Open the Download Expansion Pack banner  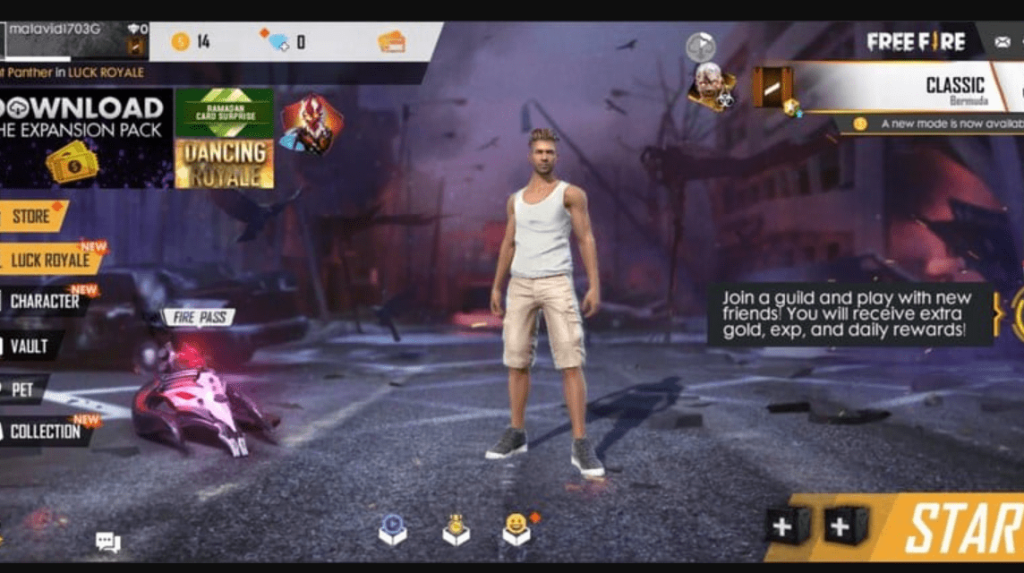(x=85, y=138)
